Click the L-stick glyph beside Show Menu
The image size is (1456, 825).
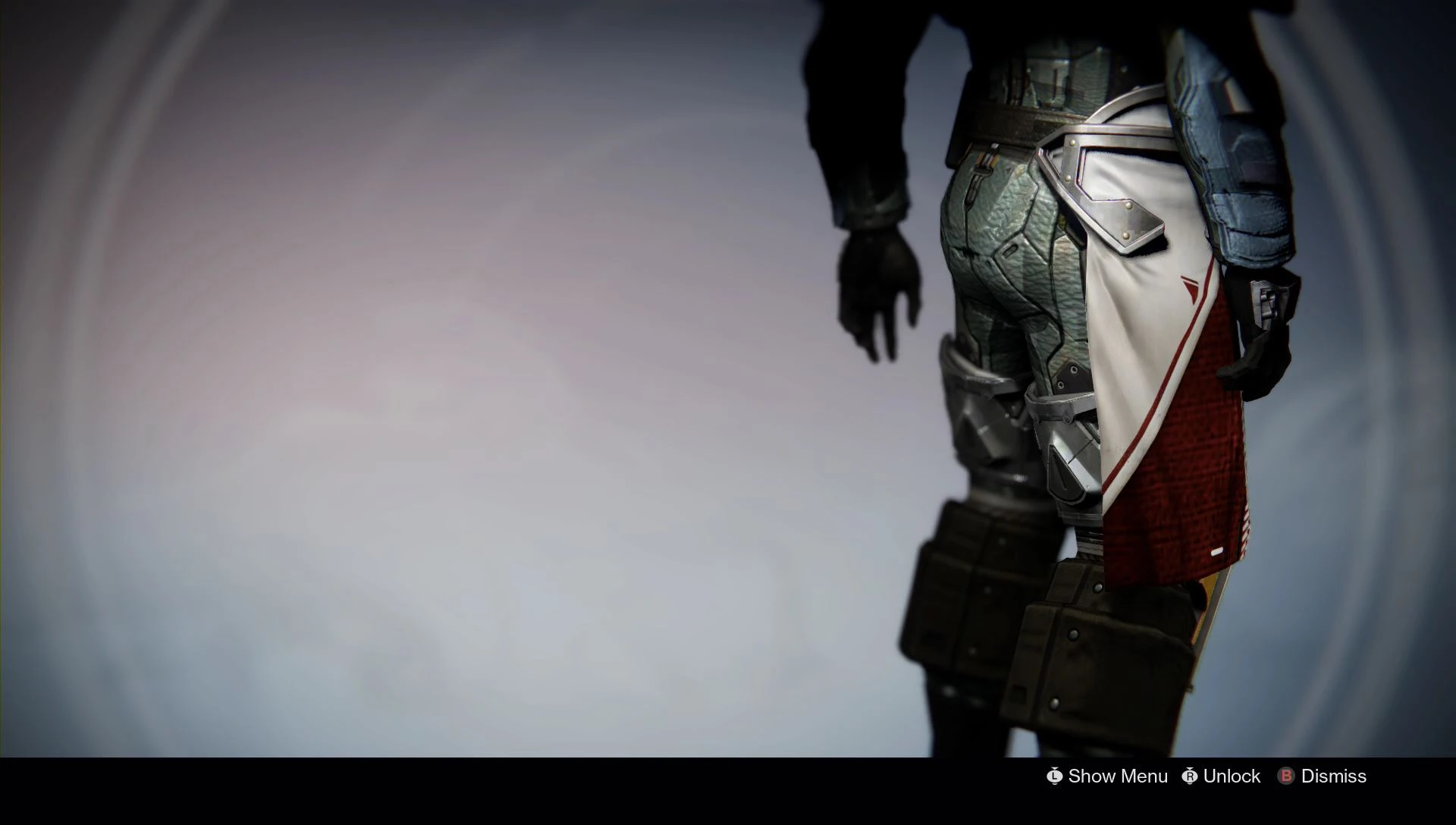(1054, 776)
